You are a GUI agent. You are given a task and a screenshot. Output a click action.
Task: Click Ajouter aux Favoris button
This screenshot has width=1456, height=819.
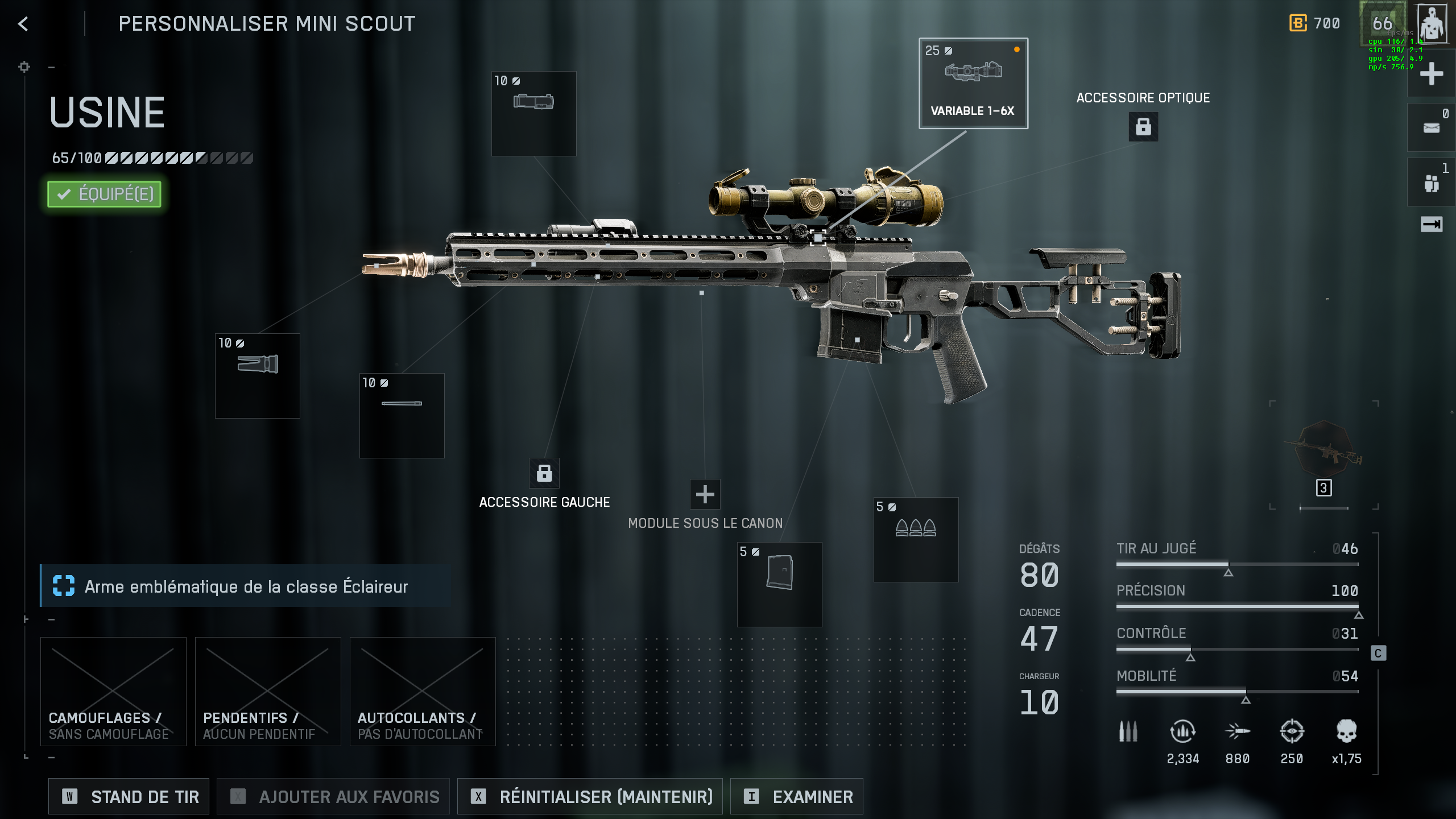333,797
